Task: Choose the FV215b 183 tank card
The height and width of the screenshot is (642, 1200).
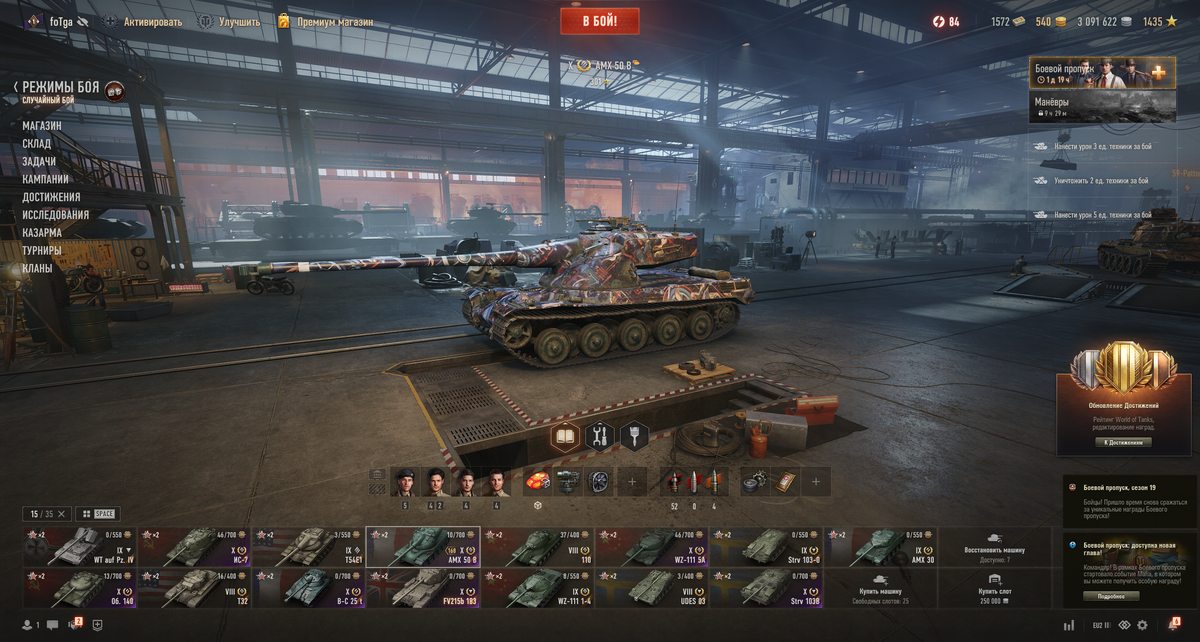Action: 422,588
